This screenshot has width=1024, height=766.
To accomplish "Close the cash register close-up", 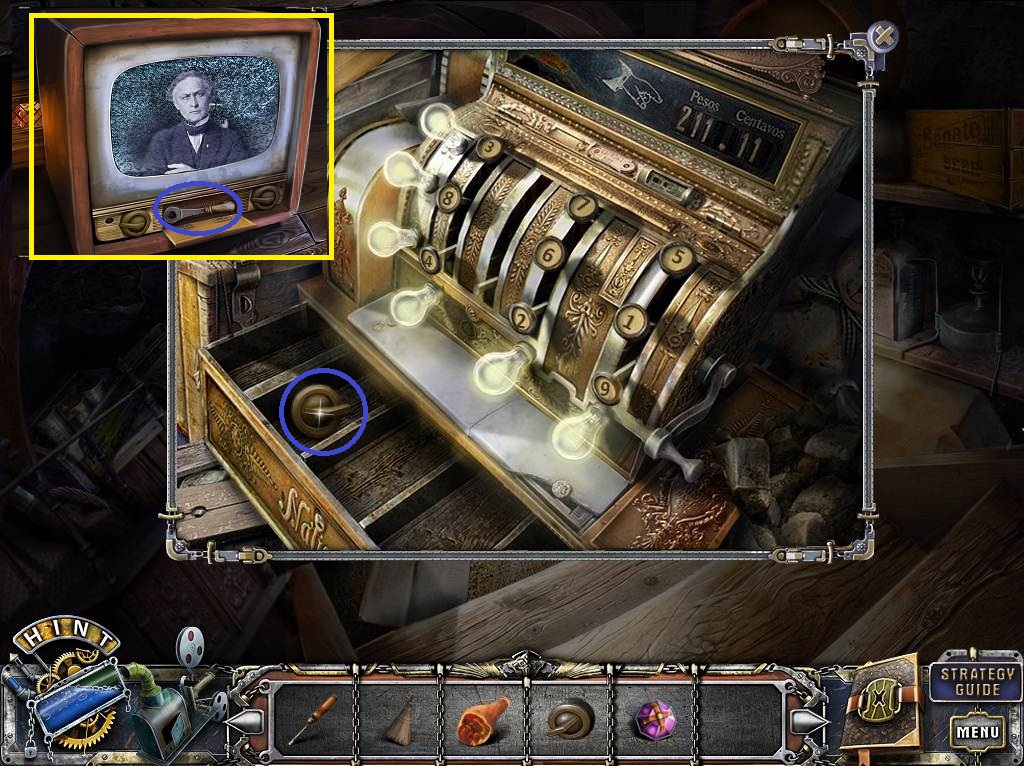I will [x=883, y=38].
